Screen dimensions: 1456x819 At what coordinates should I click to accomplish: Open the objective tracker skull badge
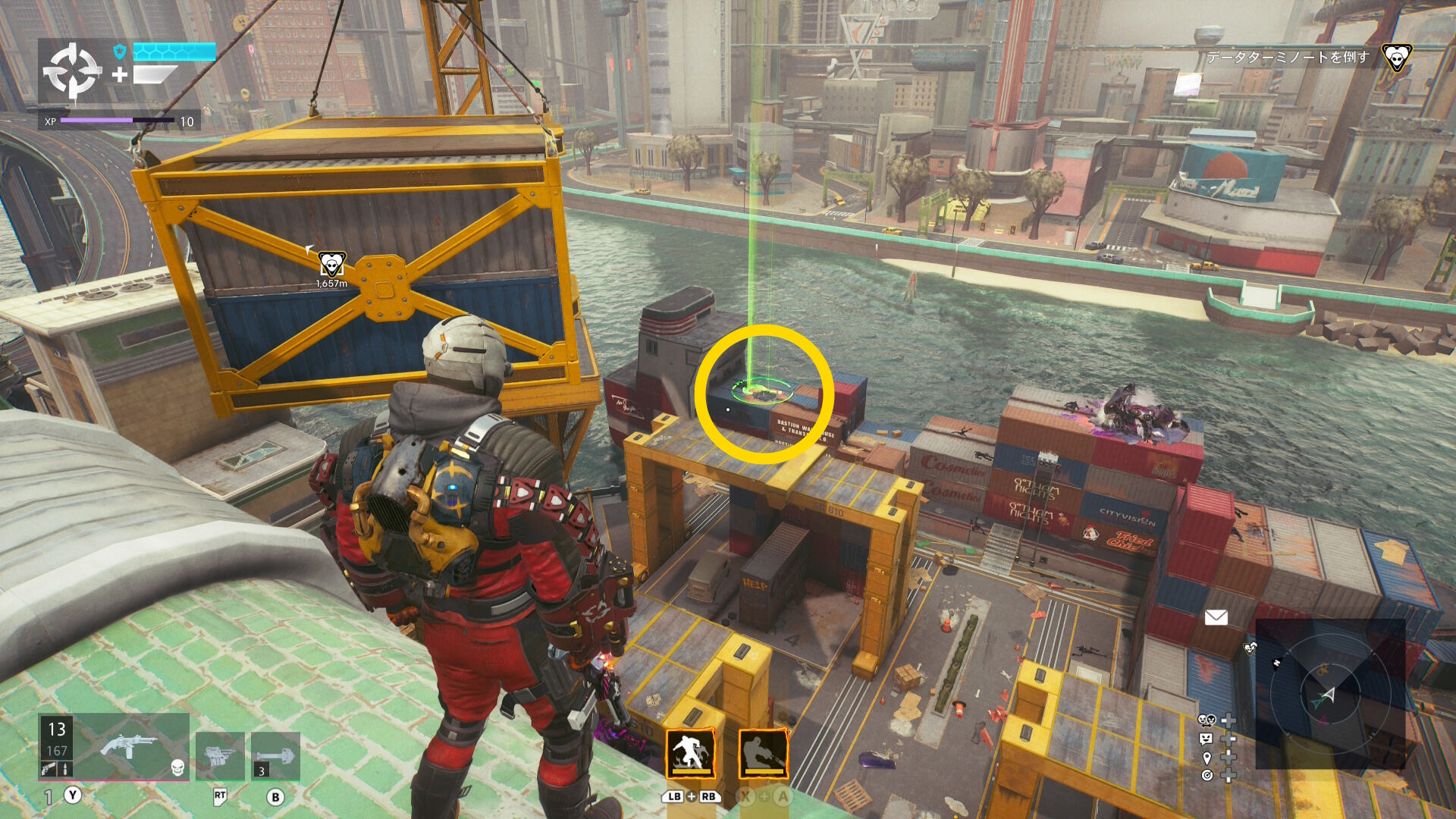coord(1396,58)
